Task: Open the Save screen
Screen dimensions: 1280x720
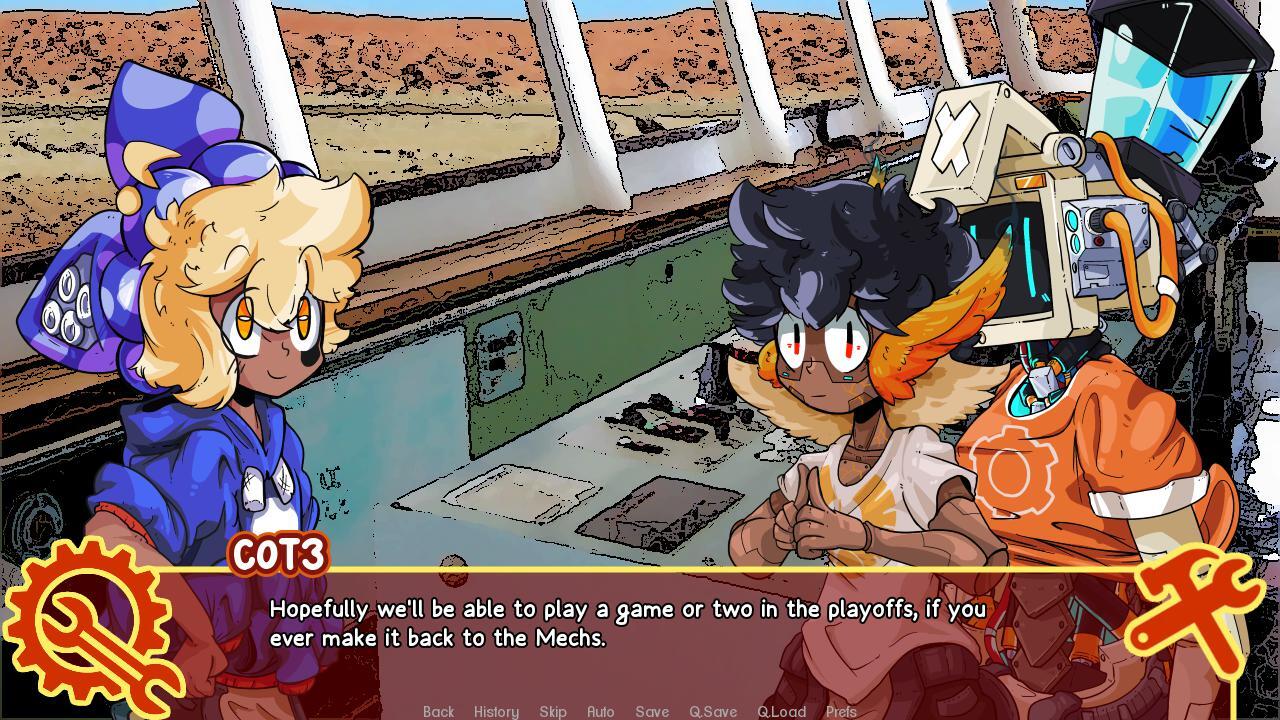Action: coord(651,711)
